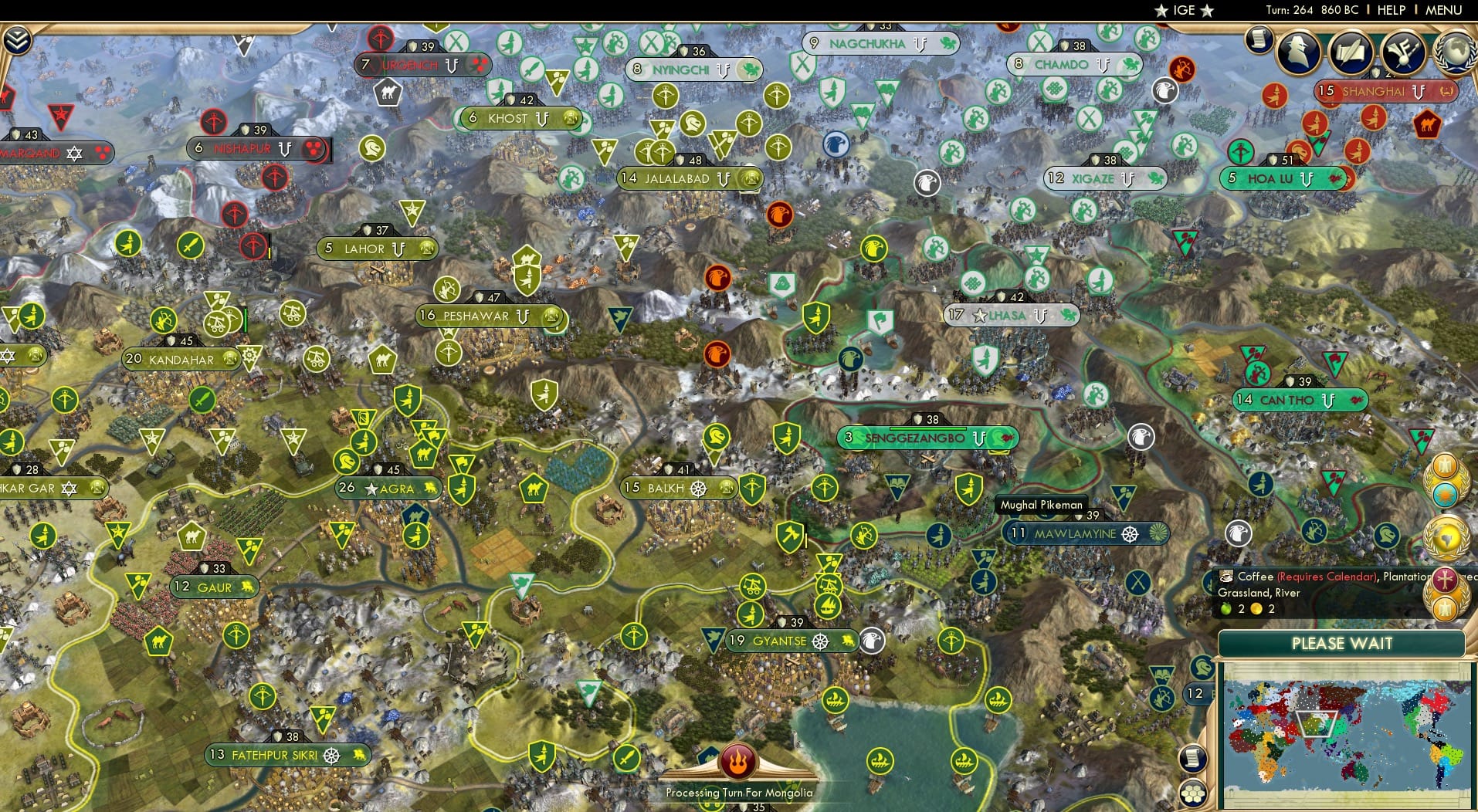Viewport: 1478px width, 812px height.
Task: Select the Eastern Orthodox cross medallion on right edge
Action: tap(1445, 578)
